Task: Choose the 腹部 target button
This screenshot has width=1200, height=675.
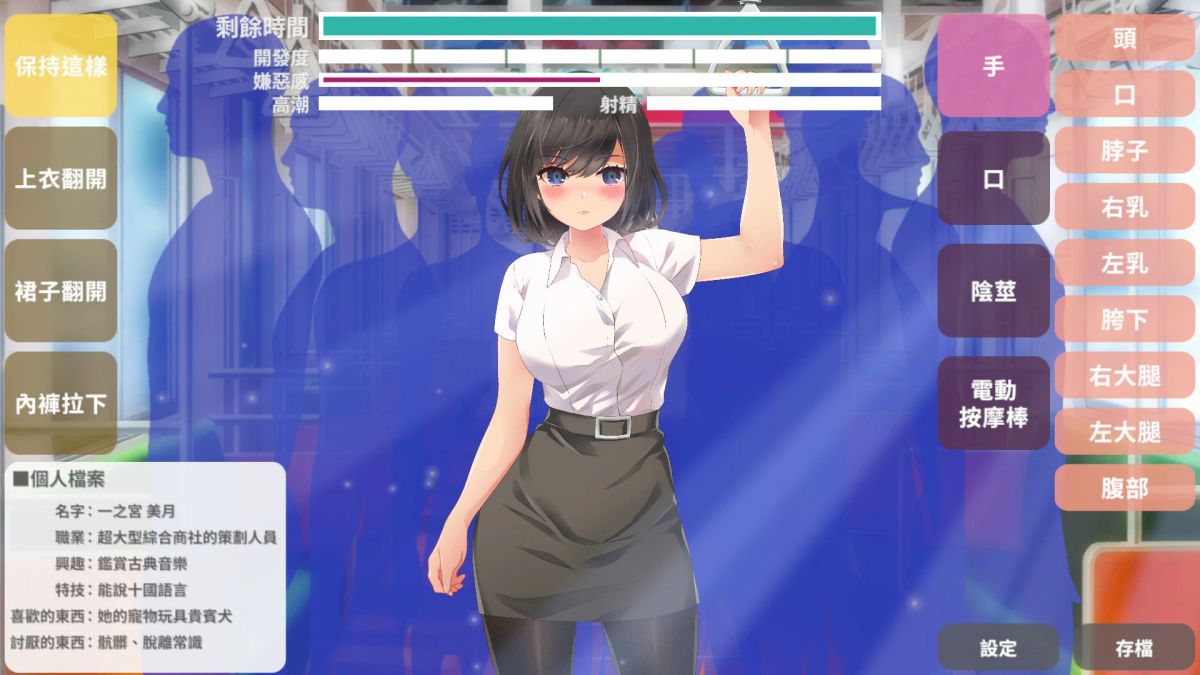Action: point(1124,488)
